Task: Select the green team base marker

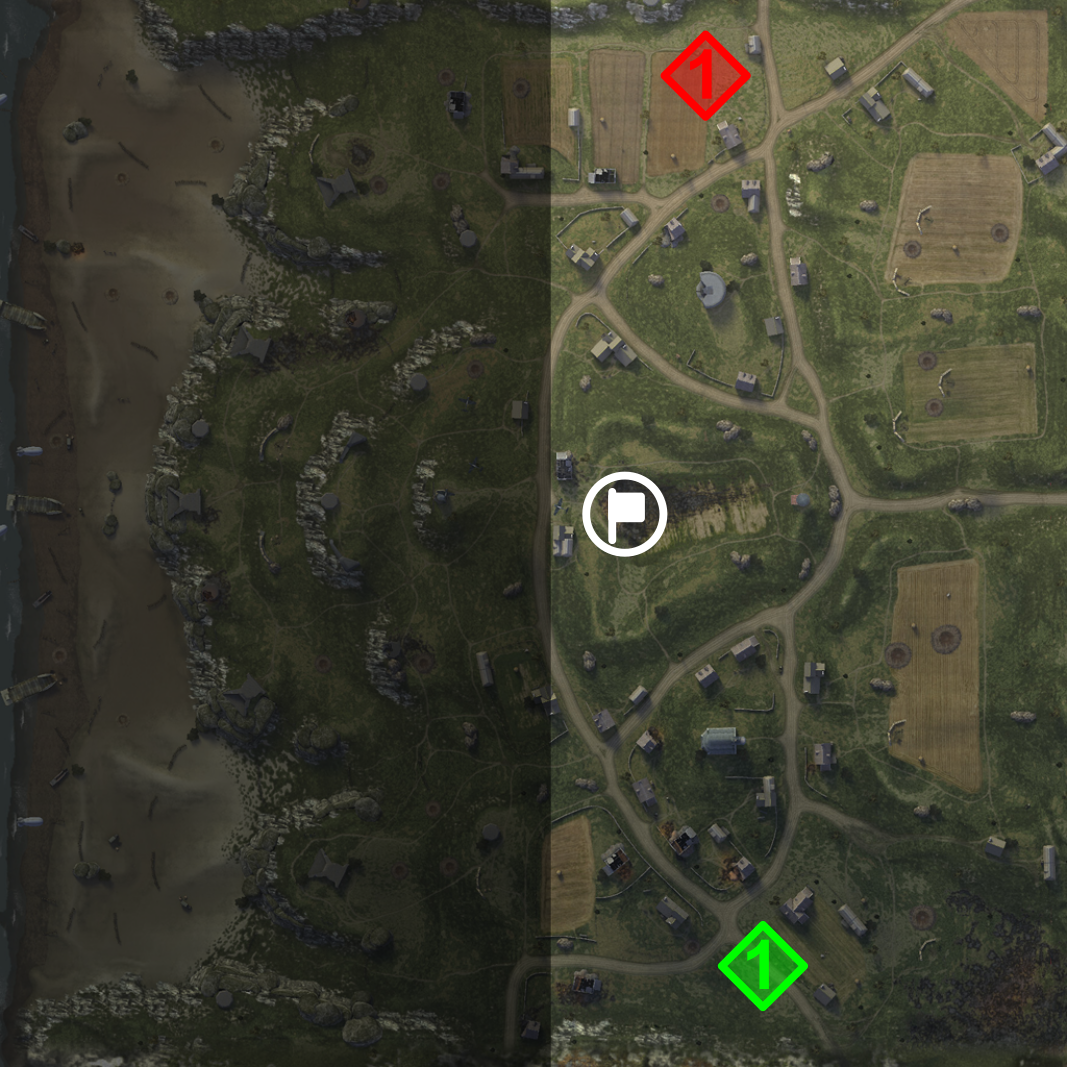Action: [x=762, y=966]
